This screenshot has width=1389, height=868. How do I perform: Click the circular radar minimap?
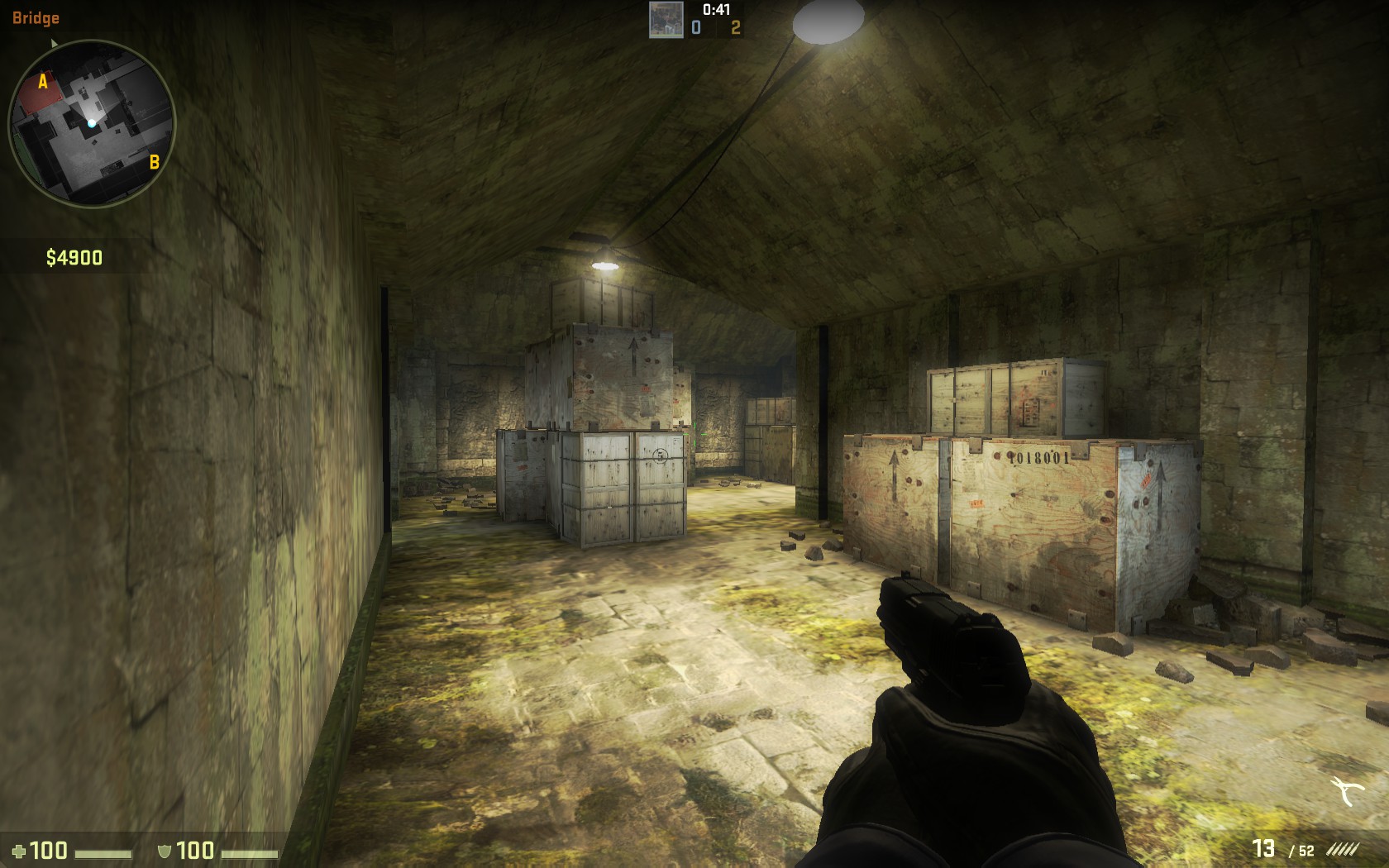92,124
